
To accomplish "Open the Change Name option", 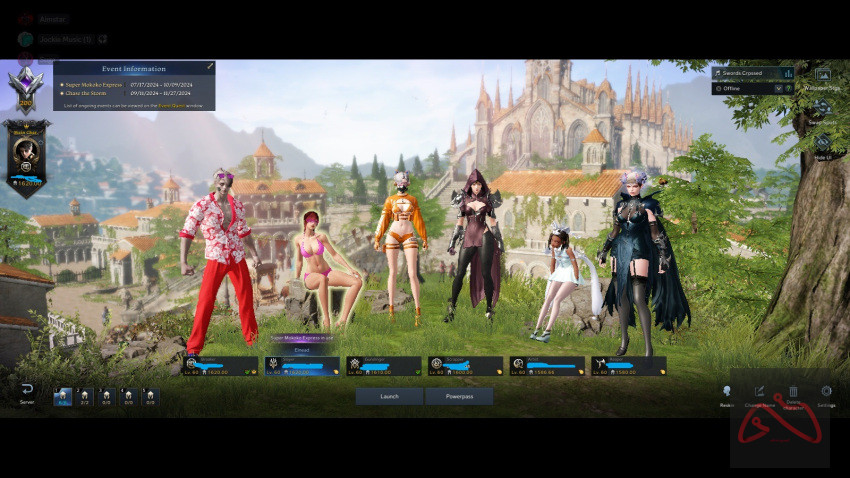I will (x=759, y=392).
